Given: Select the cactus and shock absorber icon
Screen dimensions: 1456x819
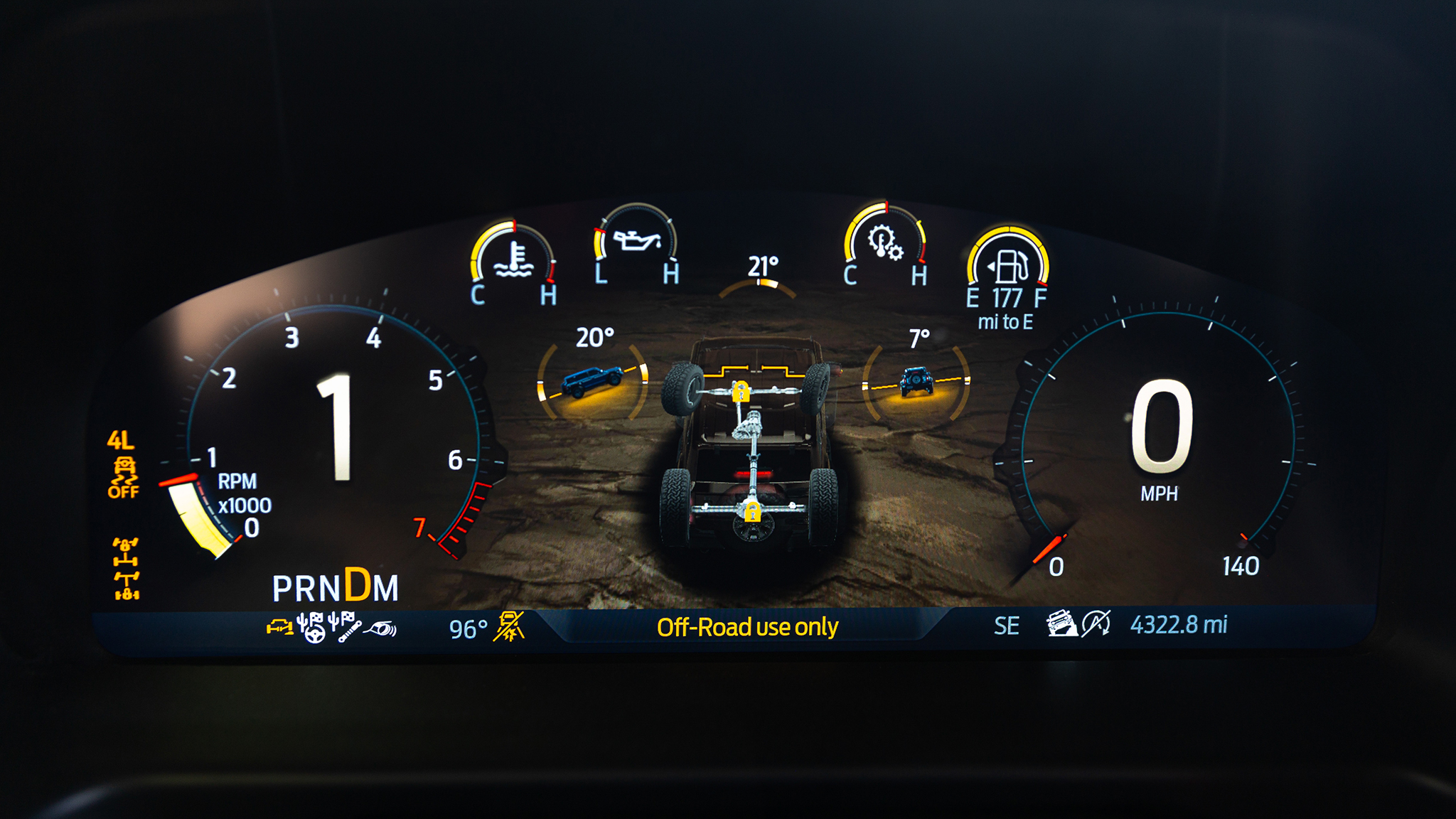Looking at the screenshot, I should pos(345,626).
